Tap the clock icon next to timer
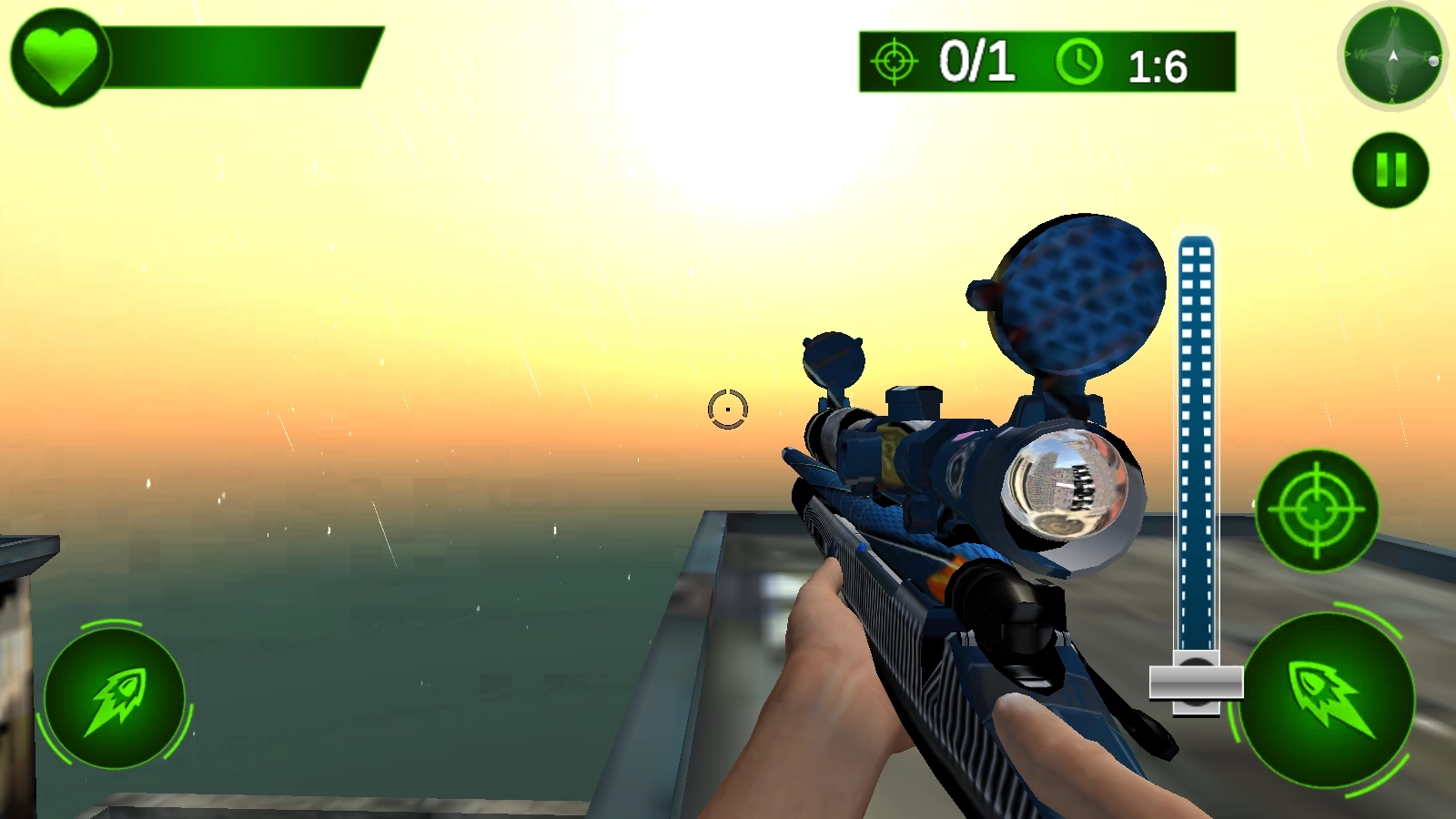 pyautogui.click(x=1077, y=62)
